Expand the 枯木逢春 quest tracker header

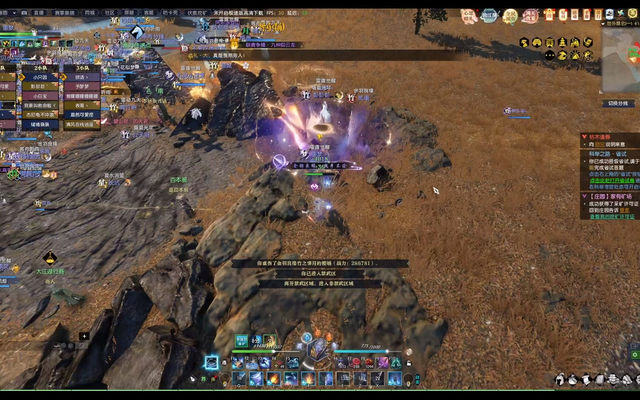[x=601, y=137]
